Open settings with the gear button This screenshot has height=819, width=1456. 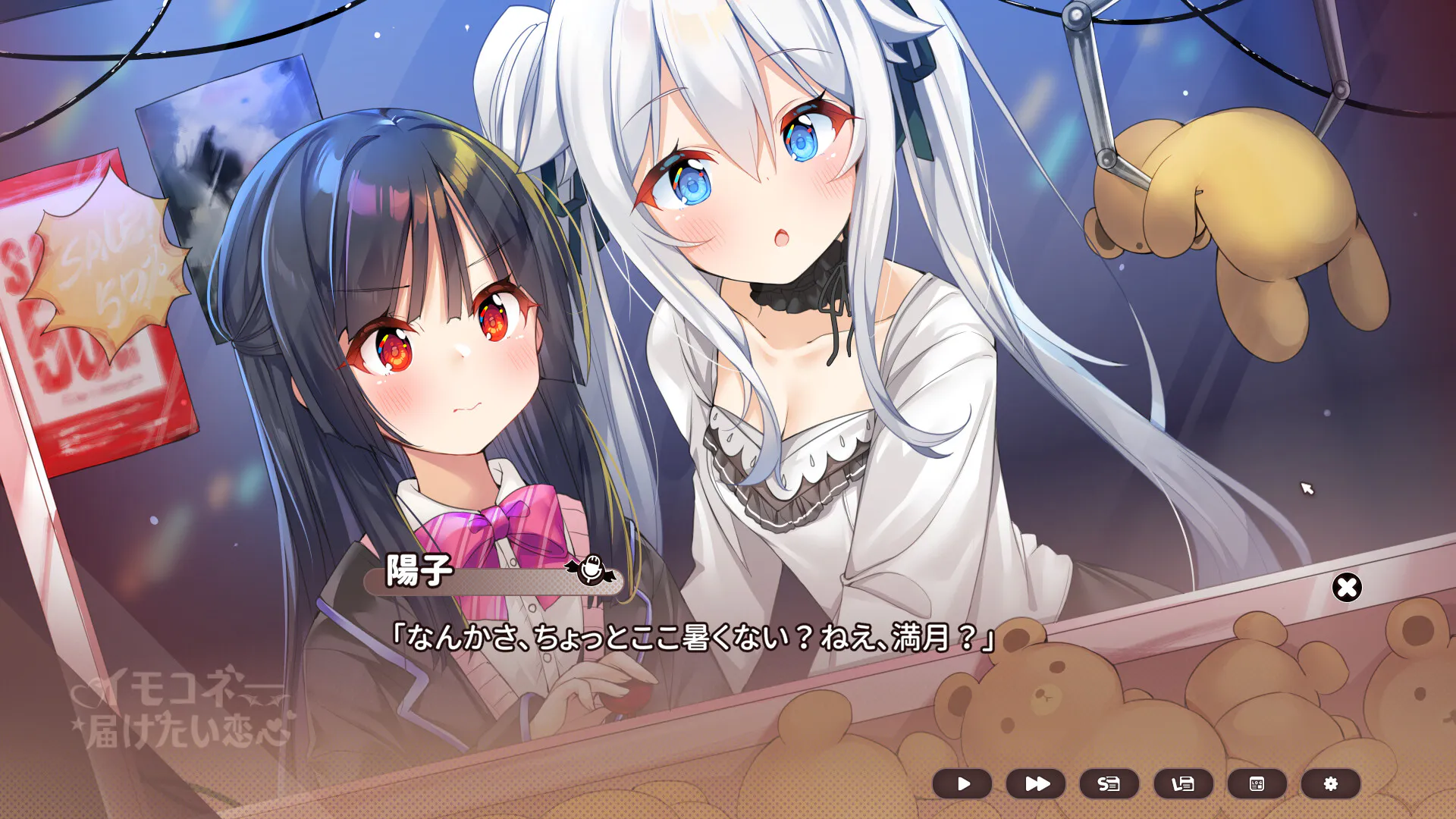1330,784
